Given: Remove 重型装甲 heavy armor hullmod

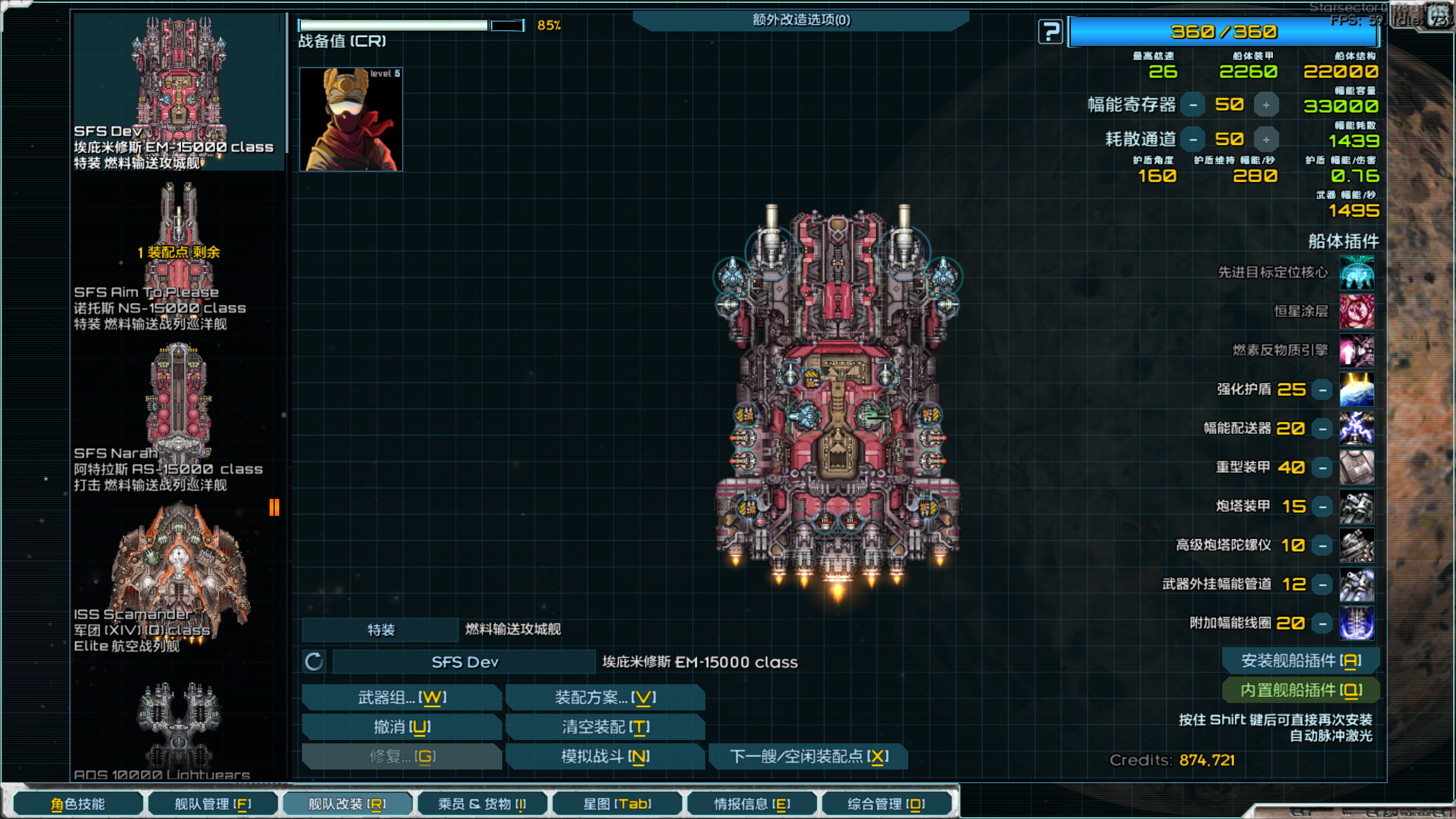Looking at the screenshot, I should tap(1323, 468).
